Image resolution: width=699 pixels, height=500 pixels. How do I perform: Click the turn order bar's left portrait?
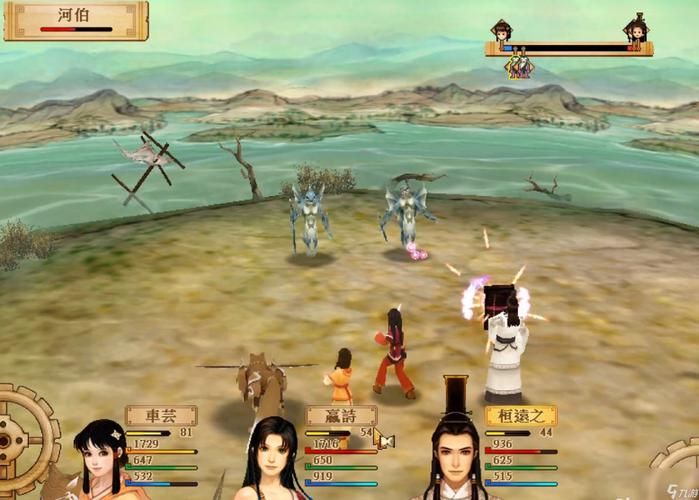501,29
